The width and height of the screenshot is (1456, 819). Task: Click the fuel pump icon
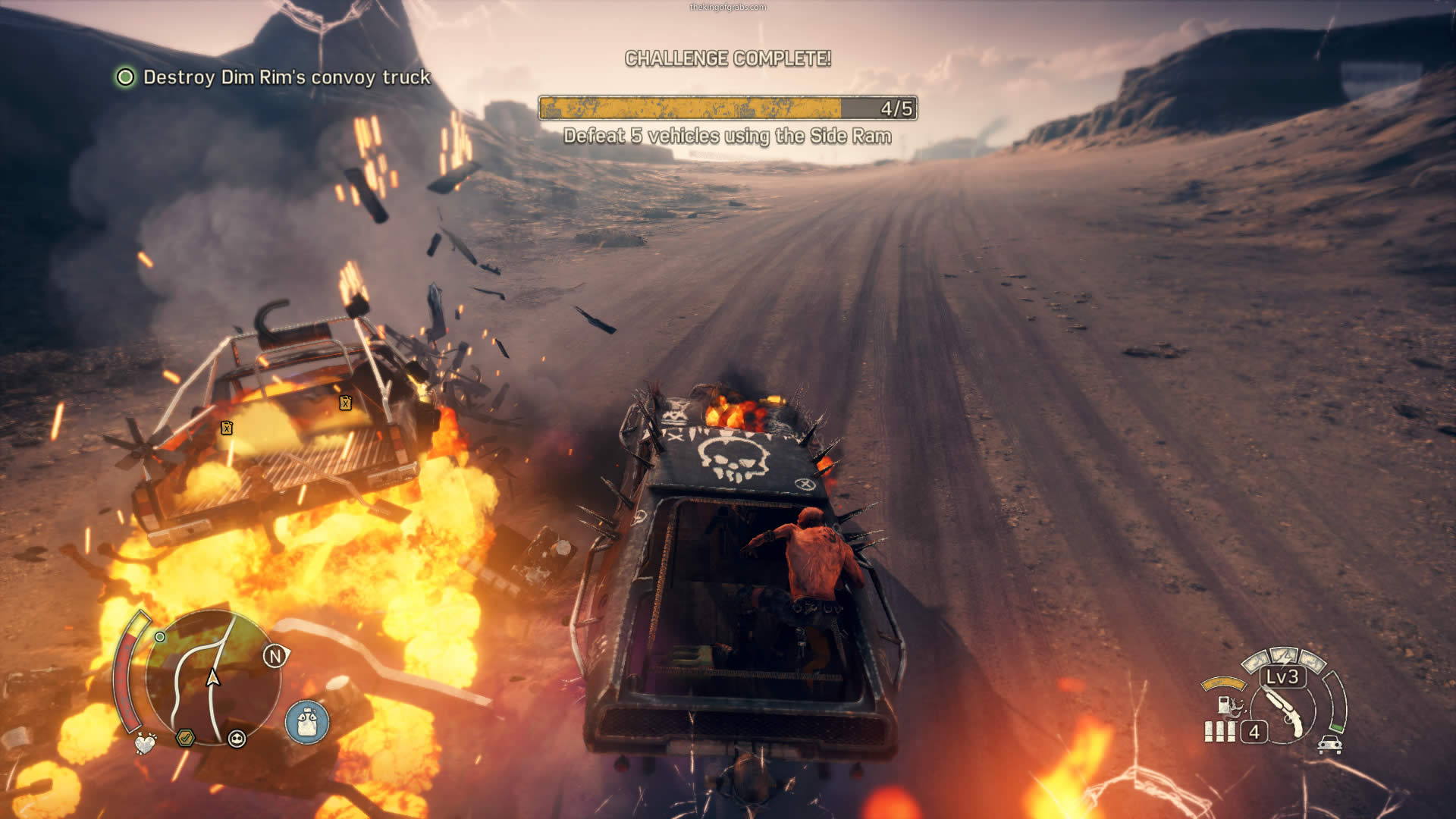click(1224, 704)
